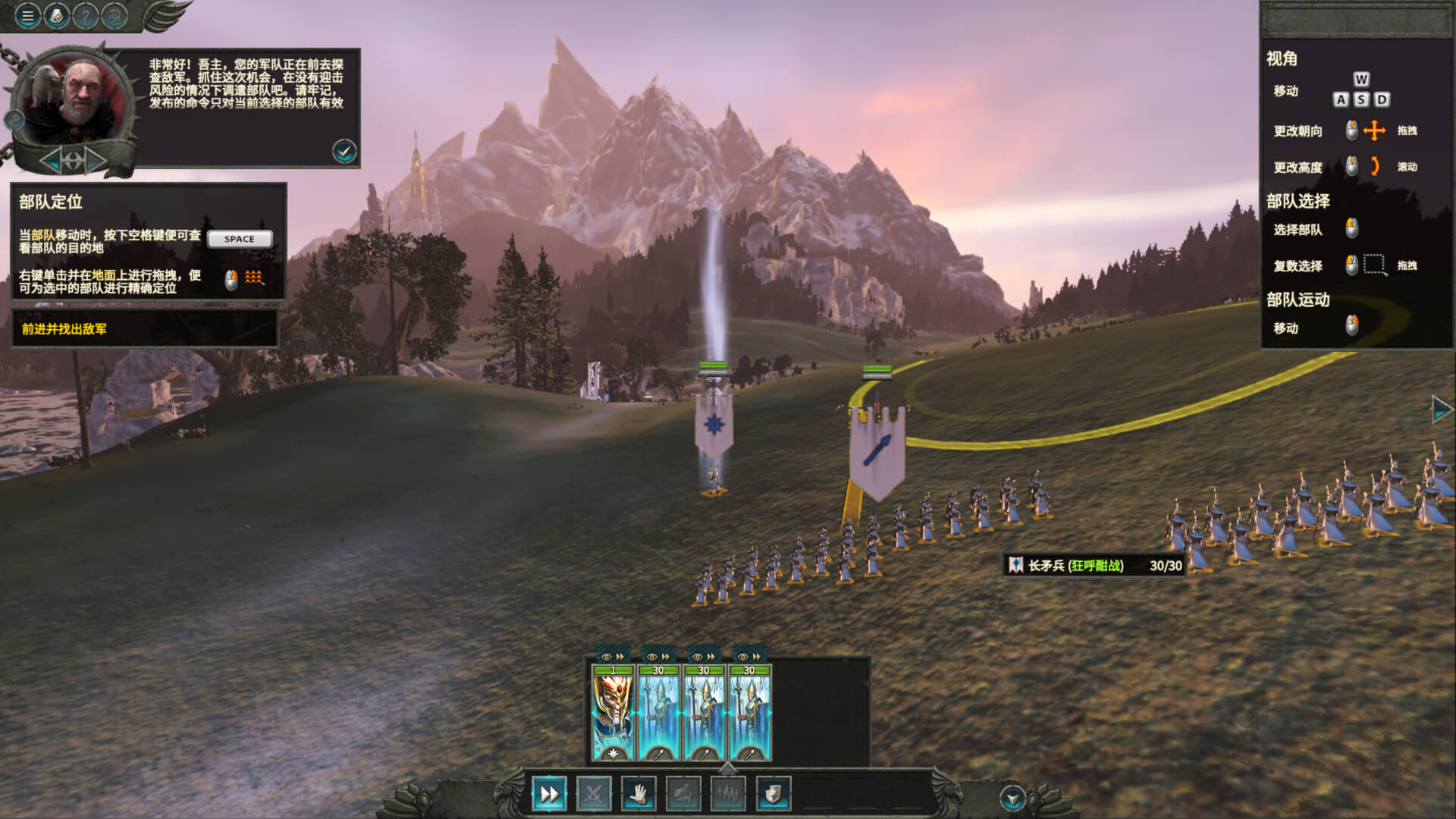Click the scroll icon next to menu
1456x819 pixels.
coord(56,15)
